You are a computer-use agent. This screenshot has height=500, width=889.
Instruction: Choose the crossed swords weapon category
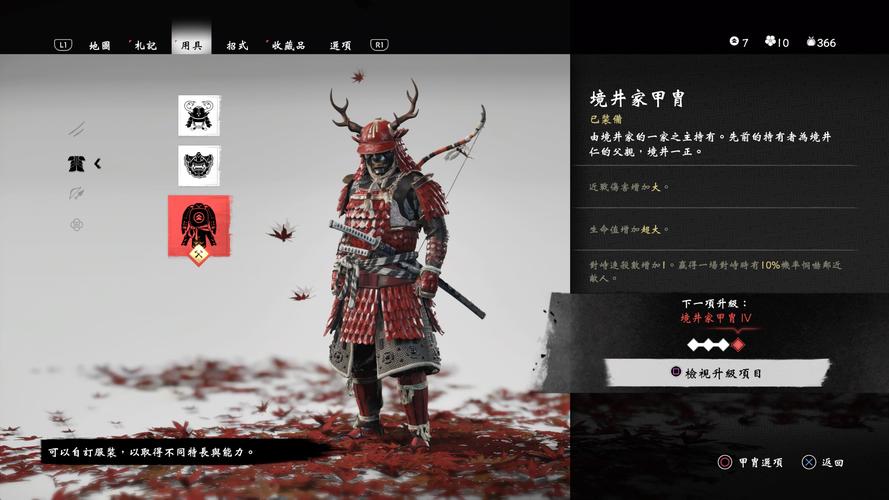pos(77,129)
